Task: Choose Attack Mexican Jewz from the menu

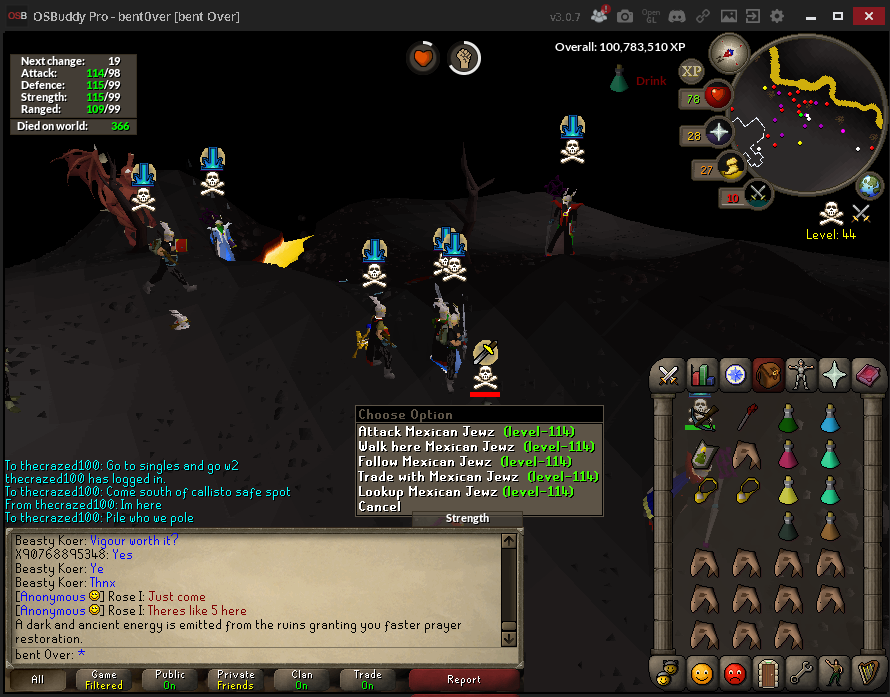Action: click(466, 432)
